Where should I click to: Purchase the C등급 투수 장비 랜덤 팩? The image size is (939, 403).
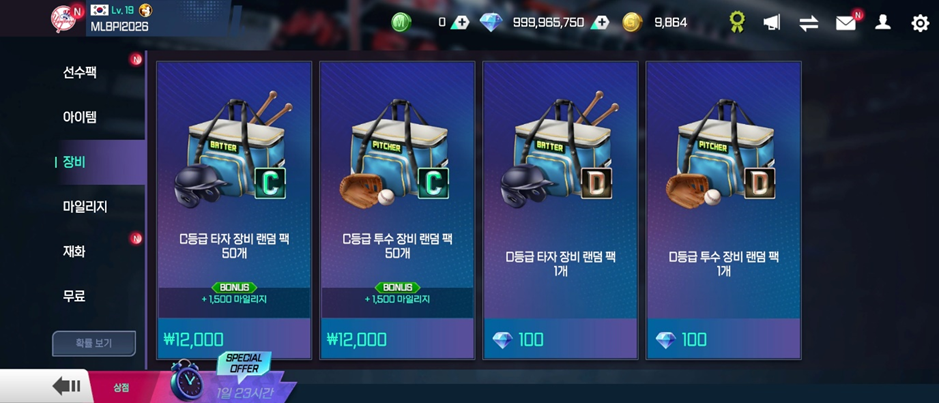coord(397,210)
